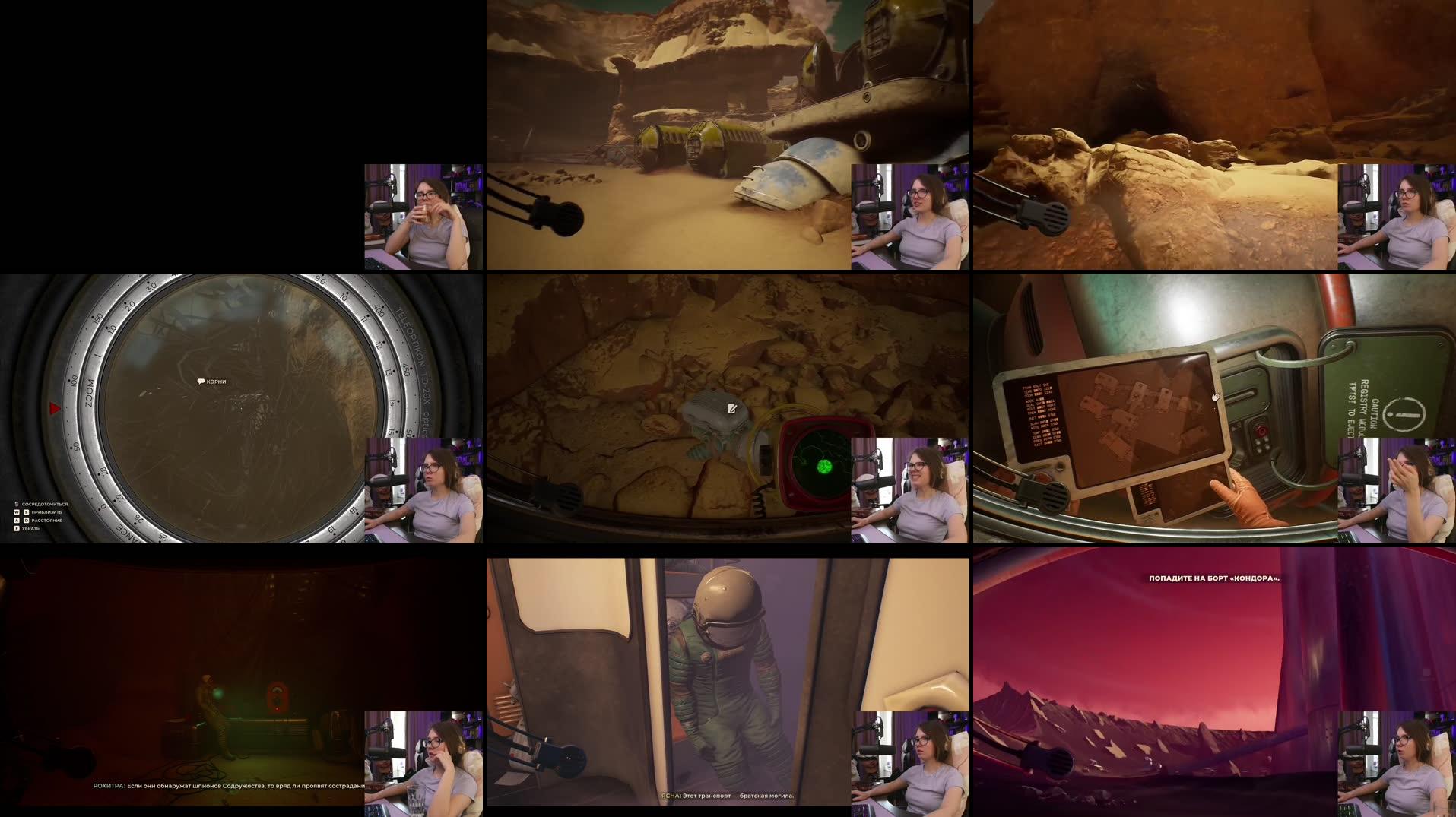Click the pencil note pickup icon above the radio
Viewport: 1456px width, 817px height.
tap(731, 409)
